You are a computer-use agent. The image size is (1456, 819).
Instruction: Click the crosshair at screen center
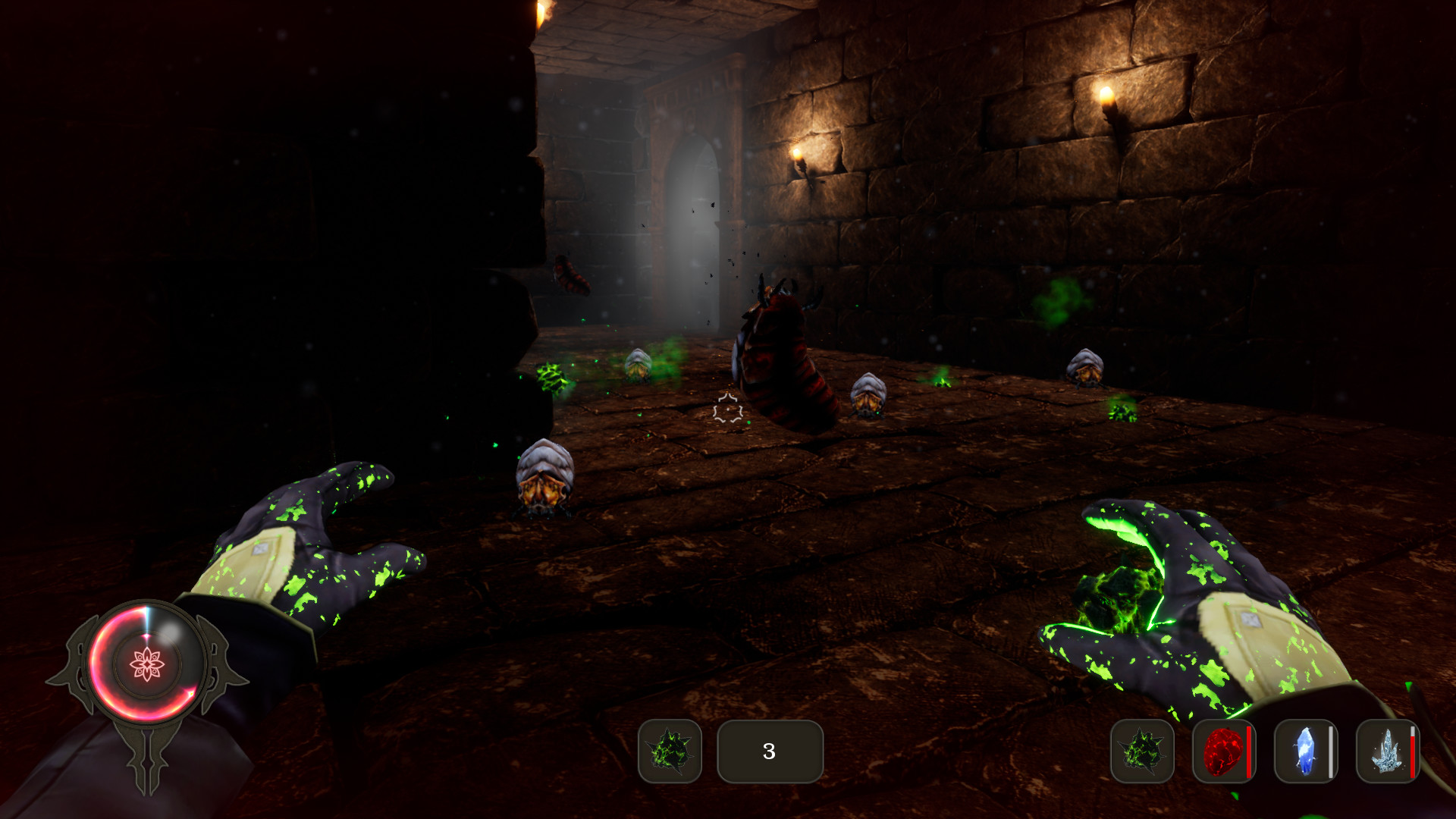(726, 409)
